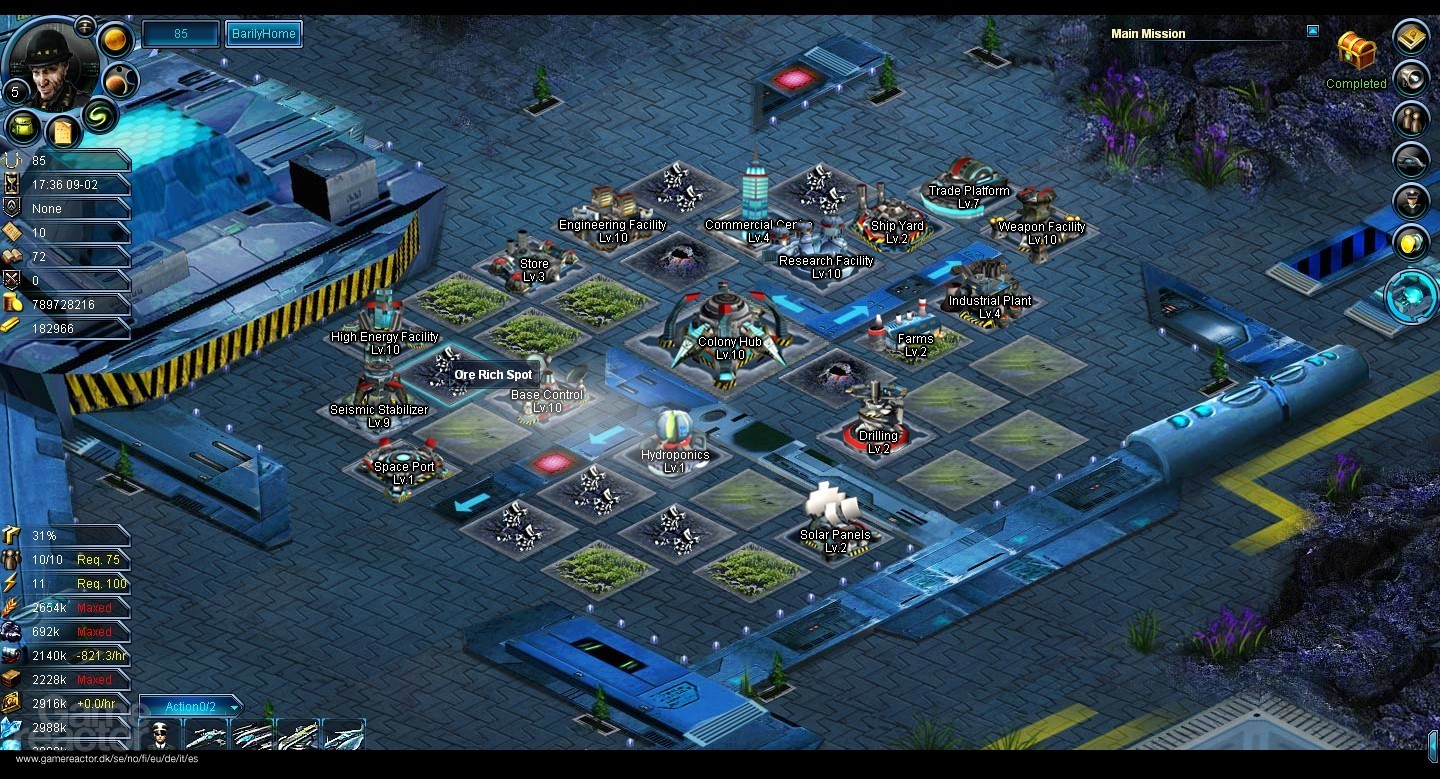
Task: Open the backpack inventory icon
Action: 22,127
